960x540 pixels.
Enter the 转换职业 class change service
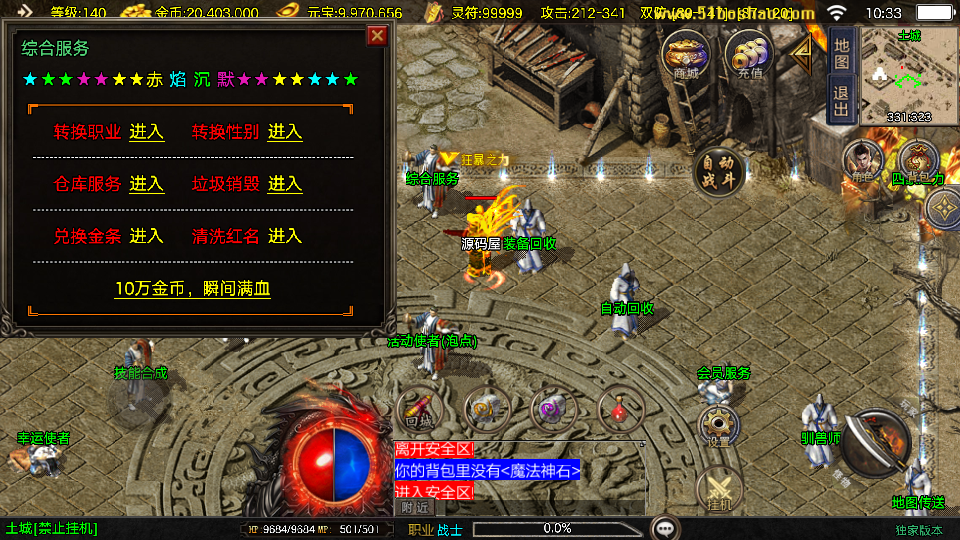146,132
